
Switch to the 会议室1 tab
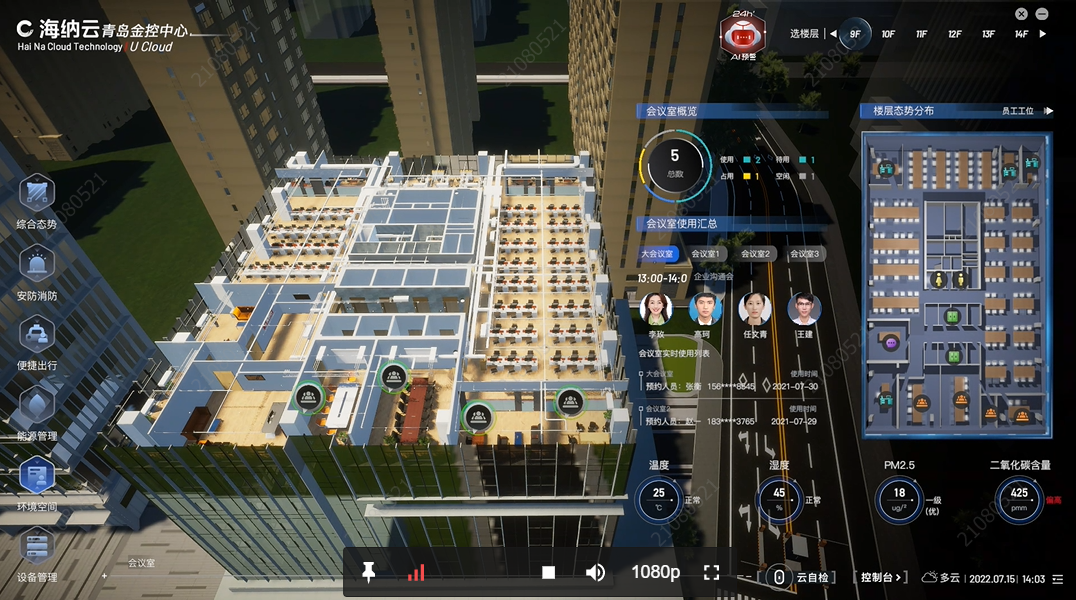[x=706, y=254]
